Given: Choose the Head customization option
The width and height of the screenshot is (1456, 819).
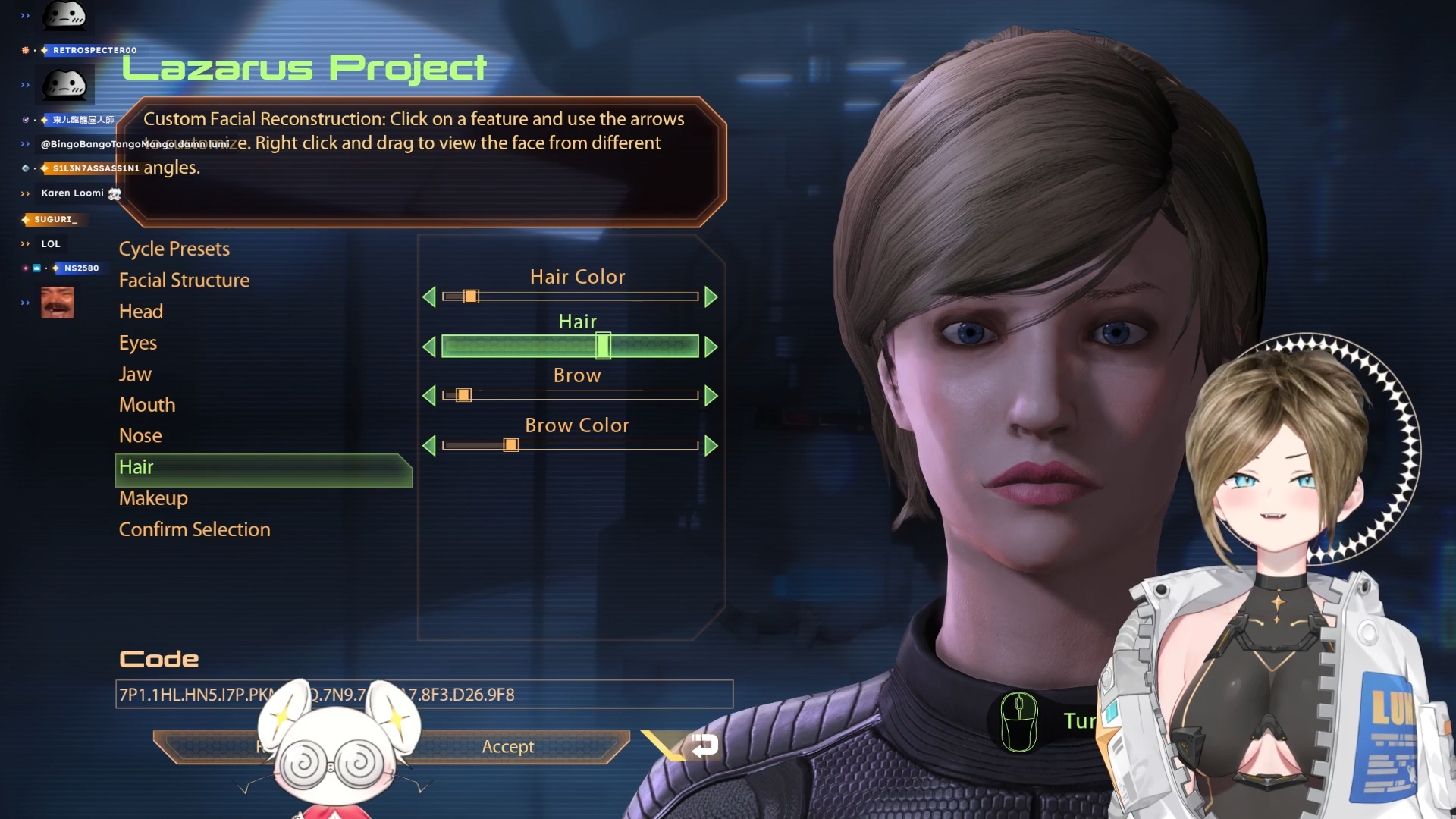Looking at the screenshot, I should (141, 311).
